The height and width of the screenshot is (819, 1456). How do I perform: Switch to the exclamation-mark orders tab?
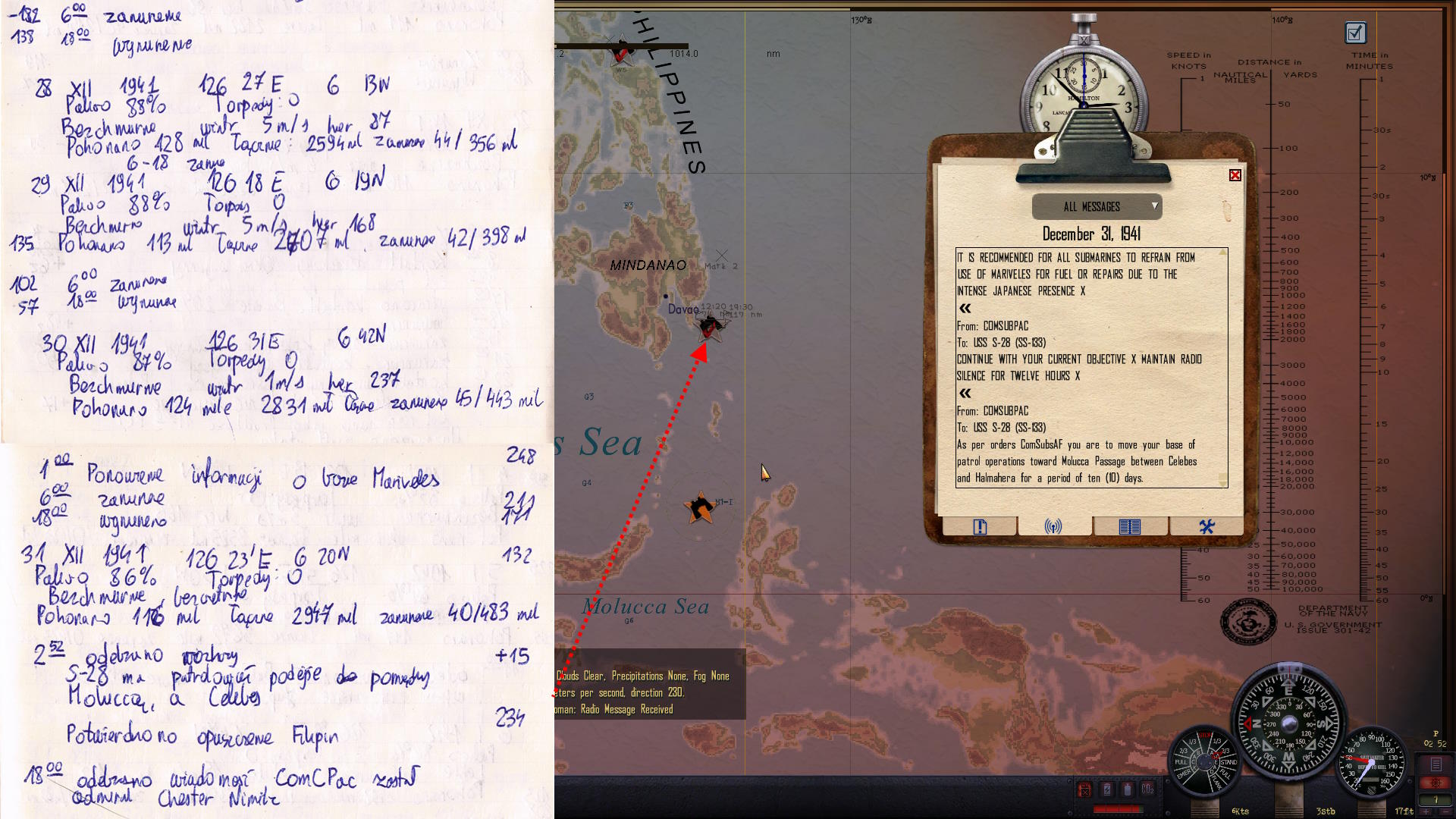coord(980,527)
